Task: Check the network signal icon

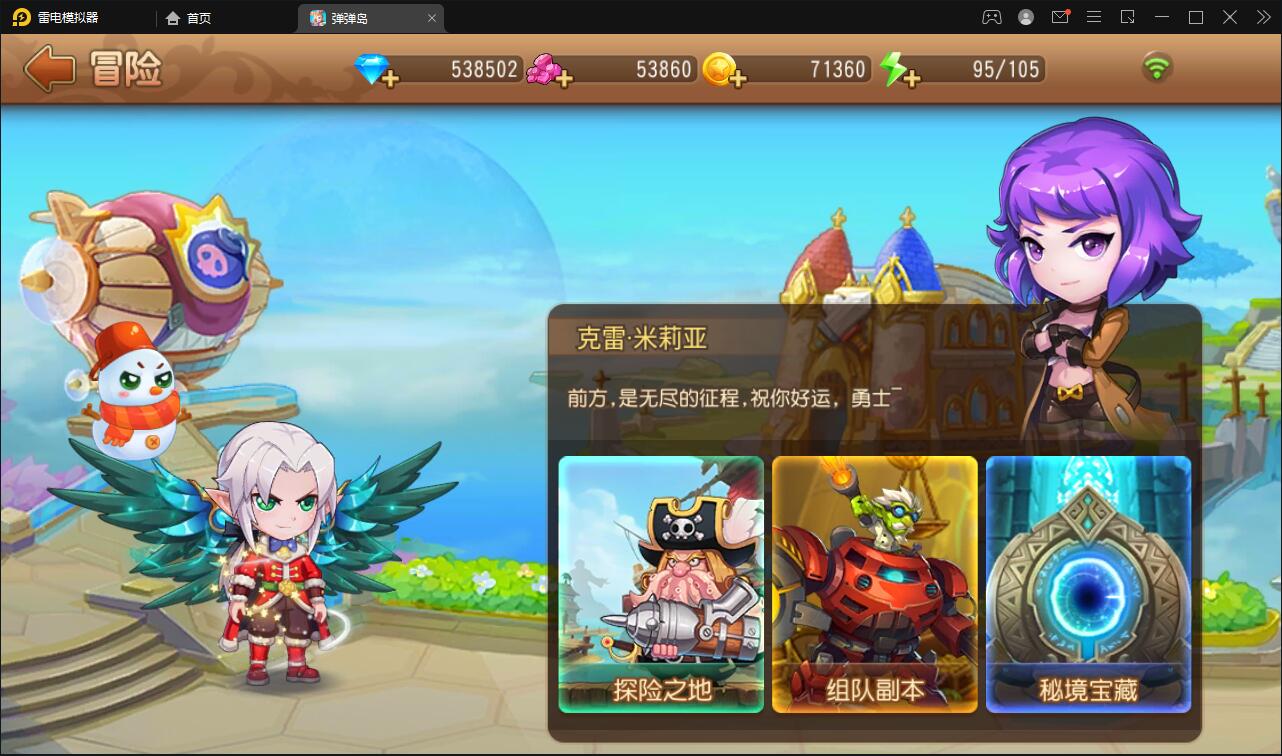Action: coord(1159,69)
